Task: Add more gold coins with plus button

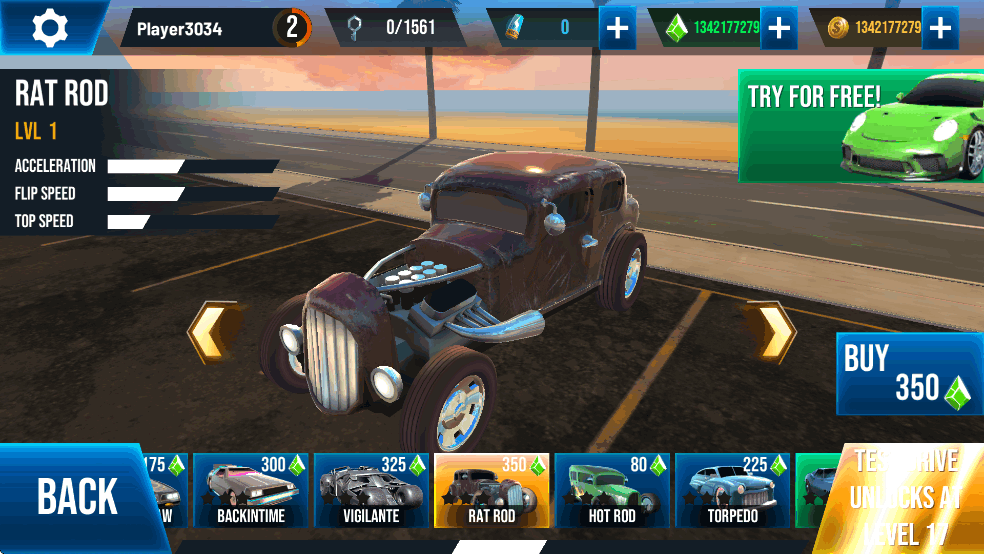Action: (939, 28)
